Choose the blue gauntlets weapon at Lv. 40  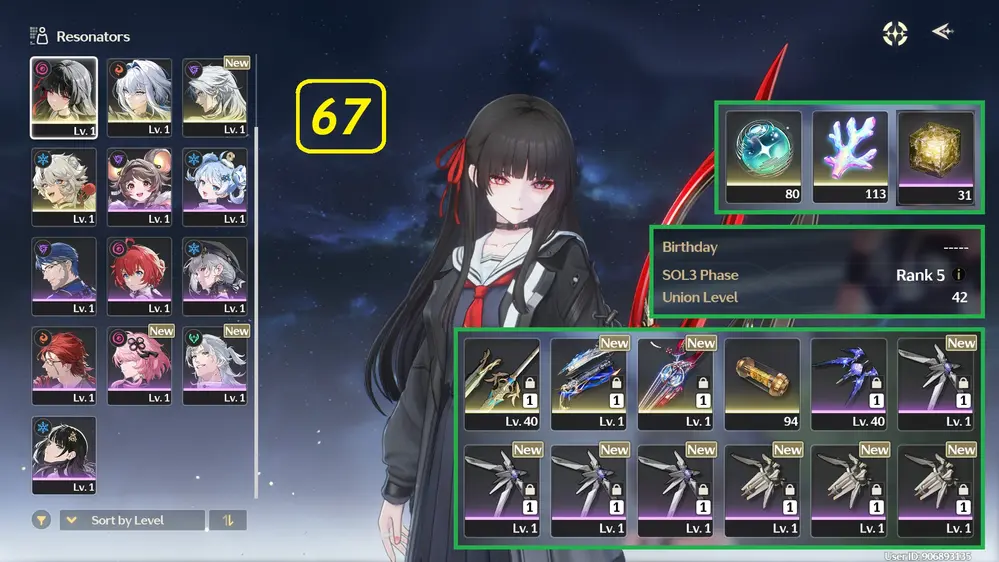coord(849,383)
